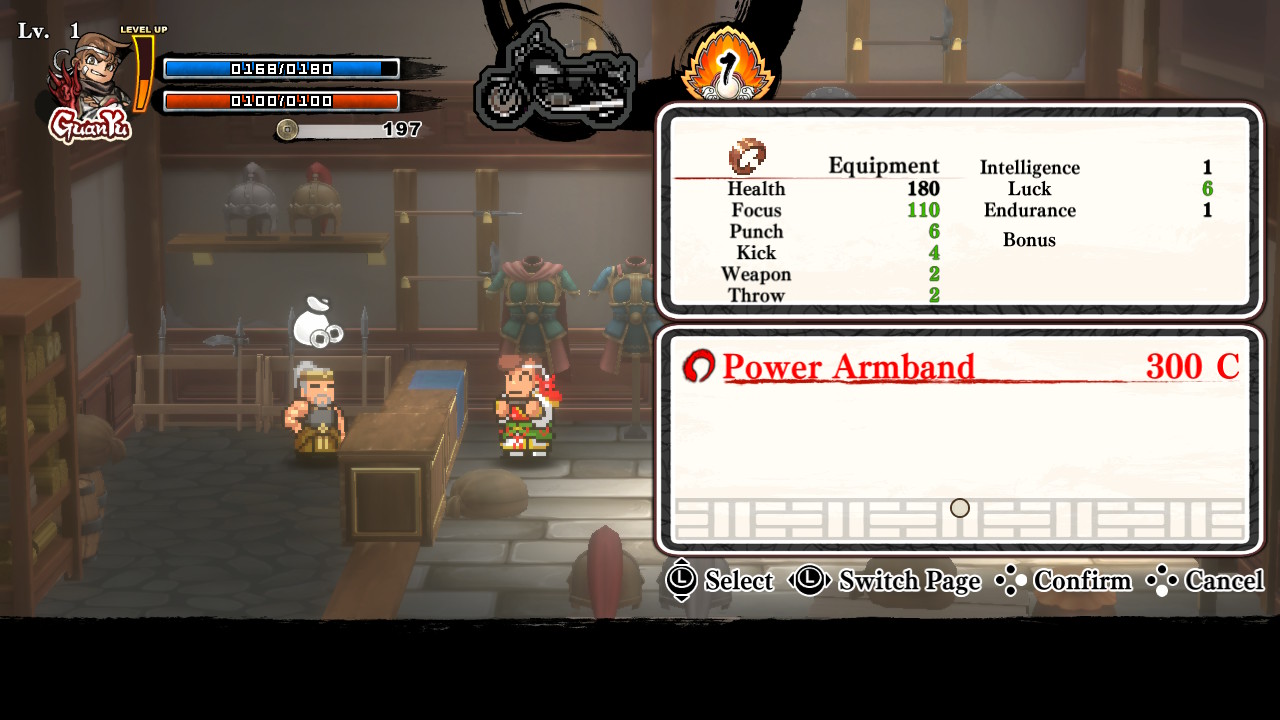Viewport: 1280px width, 720px height.
Task: Select the Power Armband shop item
Action: (x=848, y=368)
